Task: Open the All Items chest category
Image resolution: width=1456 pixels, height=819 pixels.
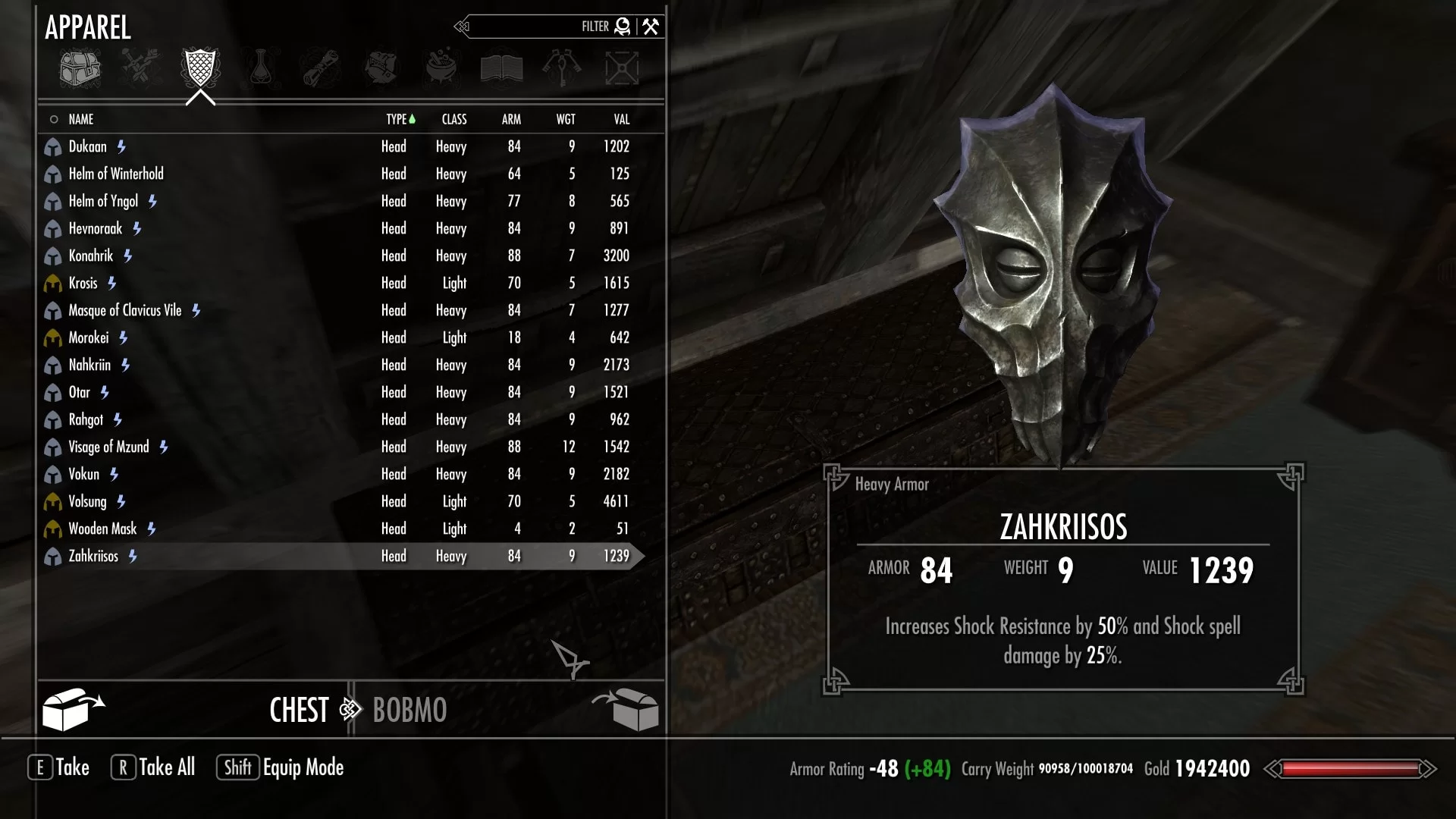Action: pyautogui.click(x=80, y=67)
